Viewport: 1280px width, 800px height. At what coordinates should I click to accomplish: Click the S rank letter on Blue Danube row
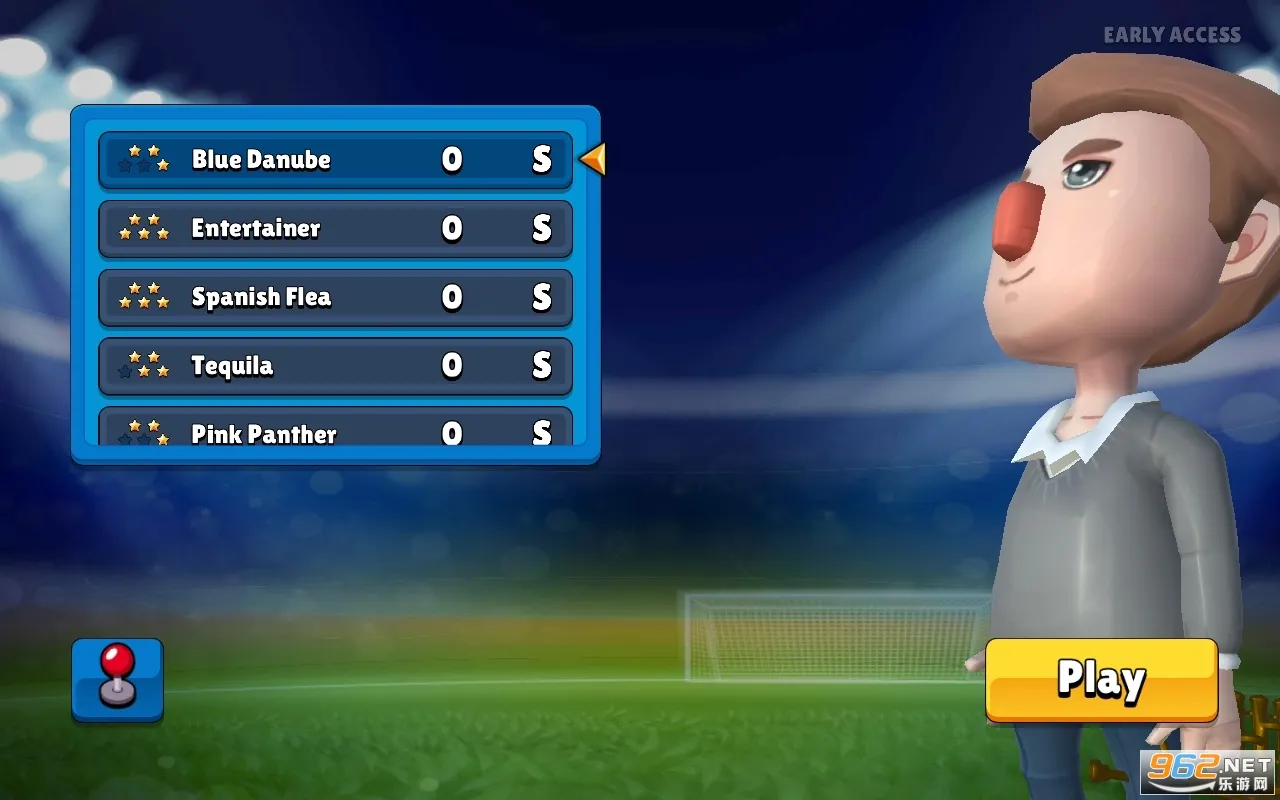point(540,159)
